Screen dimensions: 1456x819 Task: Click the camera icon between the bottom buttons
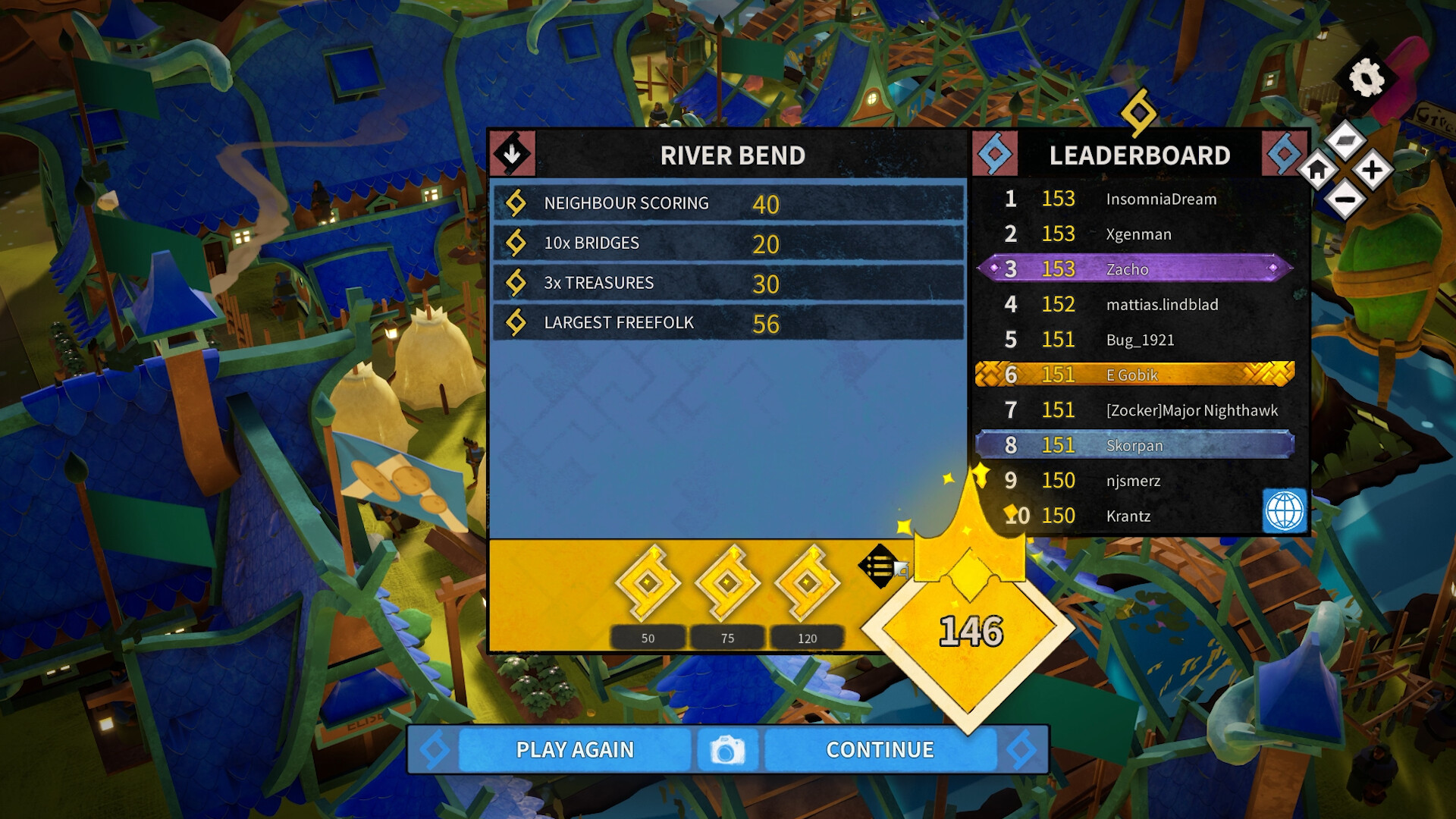click(x=726, y=750)
